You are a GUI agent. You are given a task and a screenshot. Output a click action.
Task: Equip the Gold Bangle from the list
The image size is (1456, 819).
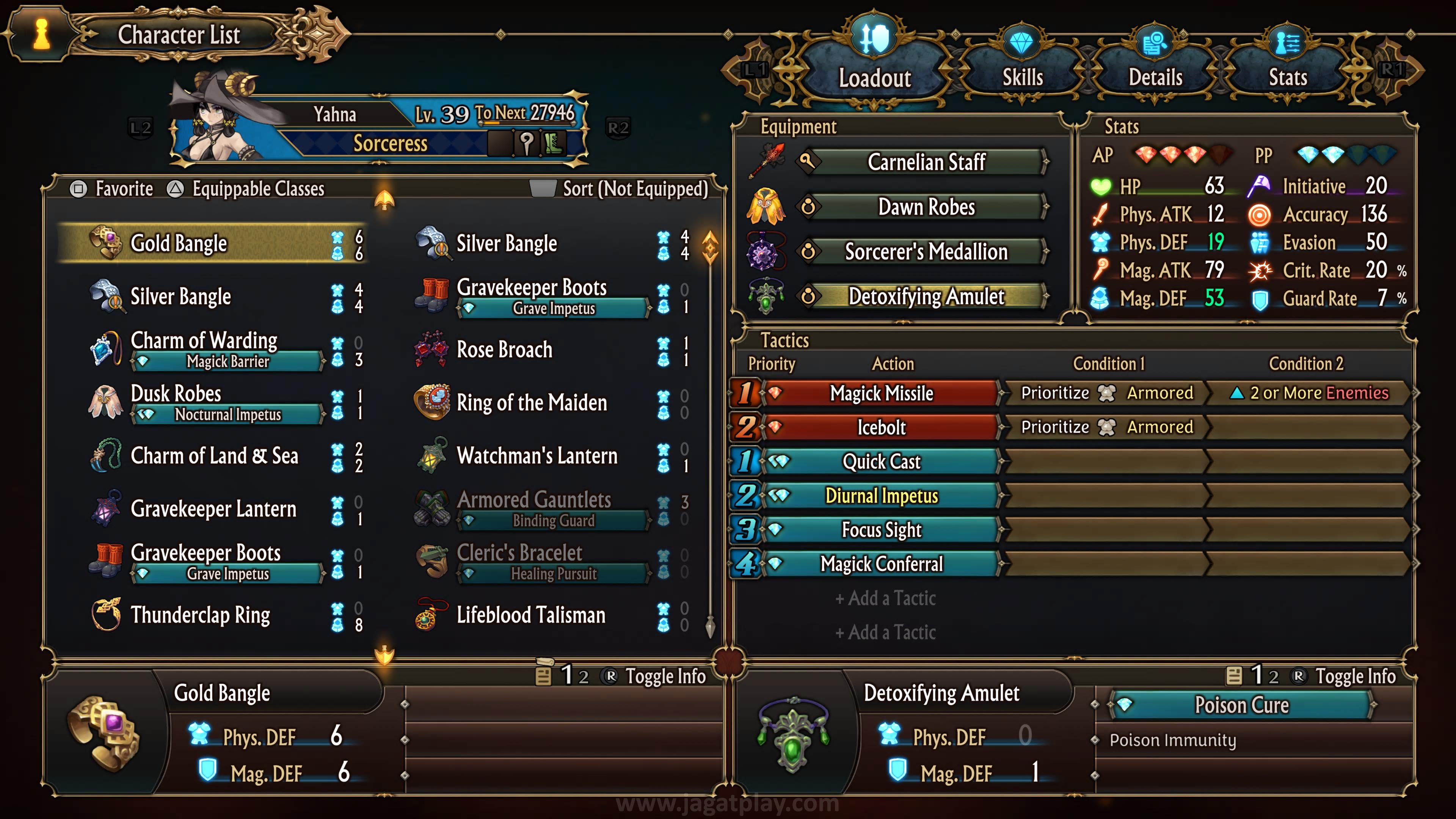point(212,243)
